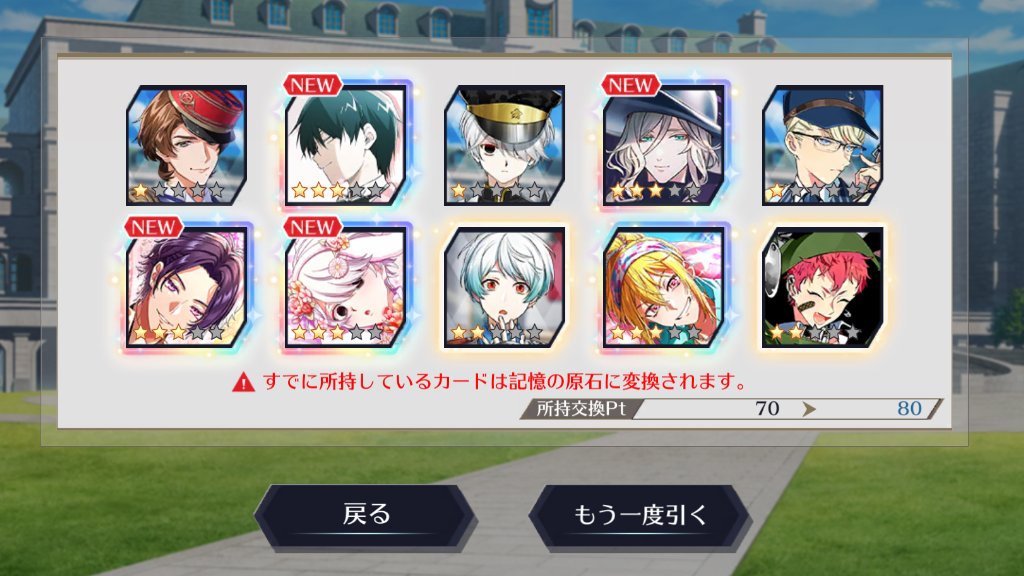Pull again with もう一度引く button

tap(639, 516)
